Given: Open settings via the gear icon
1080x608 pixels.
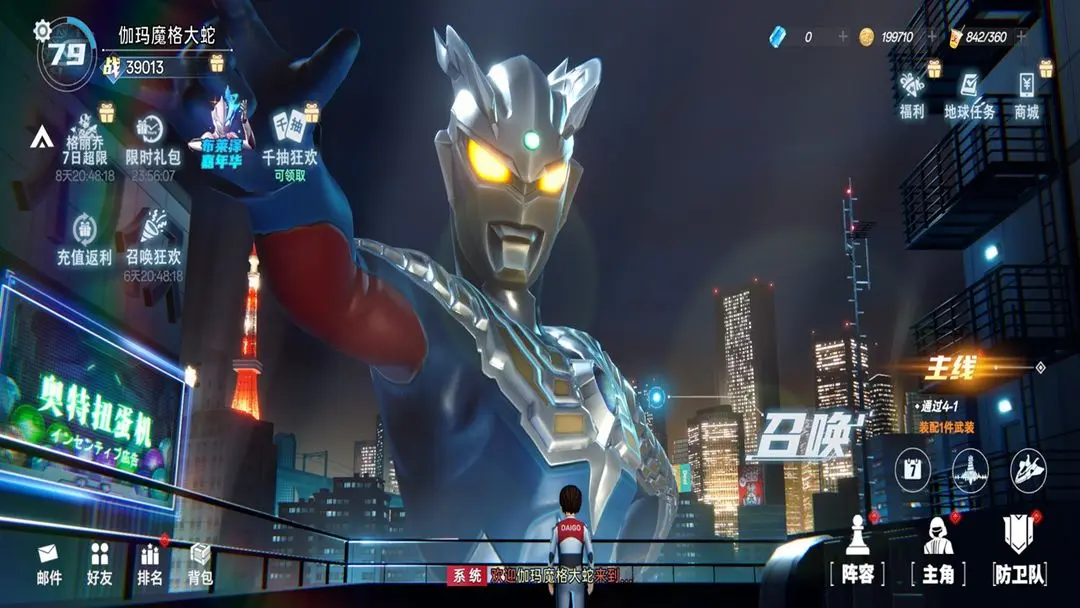Looking at the screenshot, I should click(x=42, y=30).
